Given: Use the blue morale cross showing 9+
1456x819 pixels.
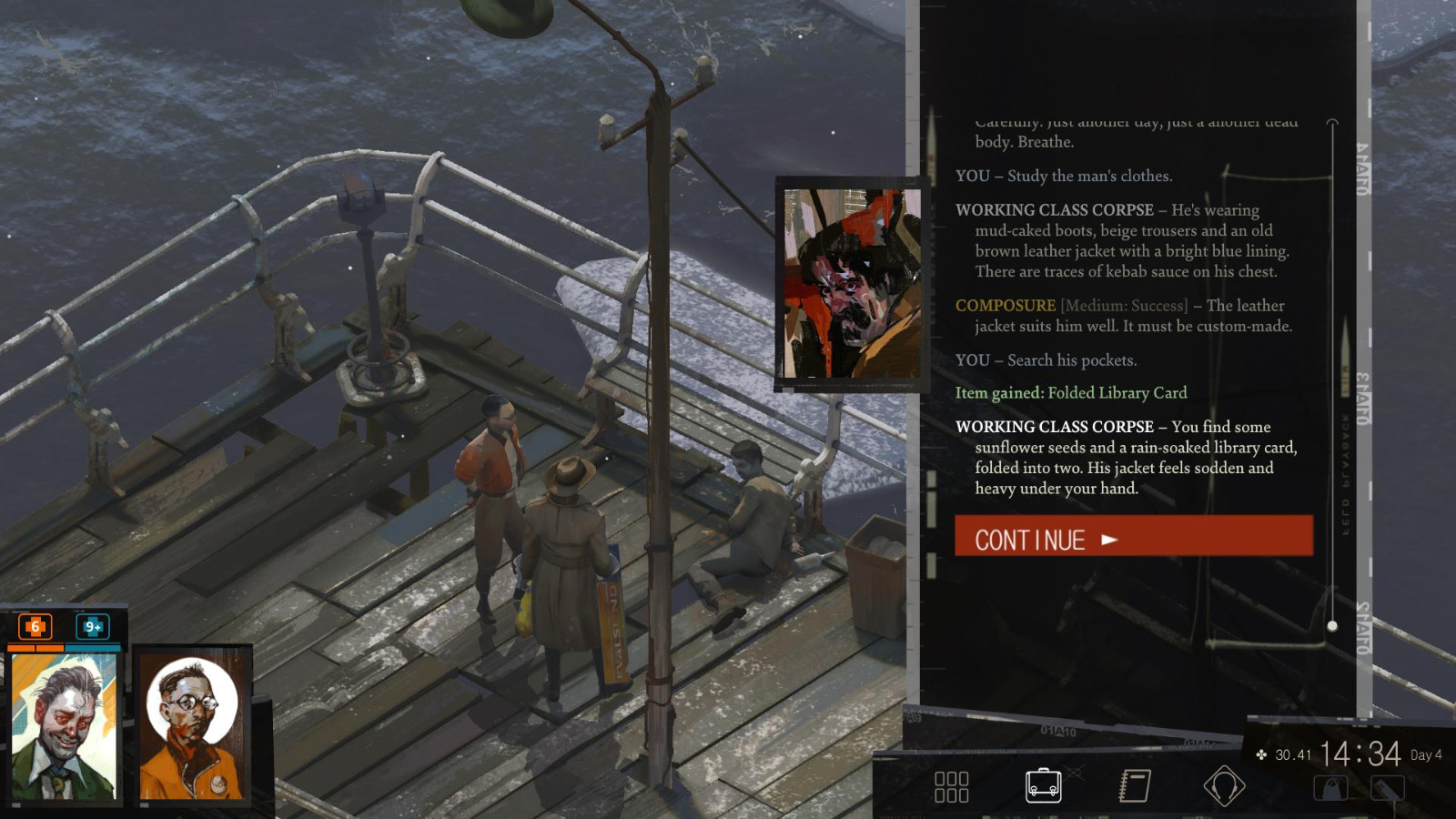Looking at the screenshot, I should (91, 626).
